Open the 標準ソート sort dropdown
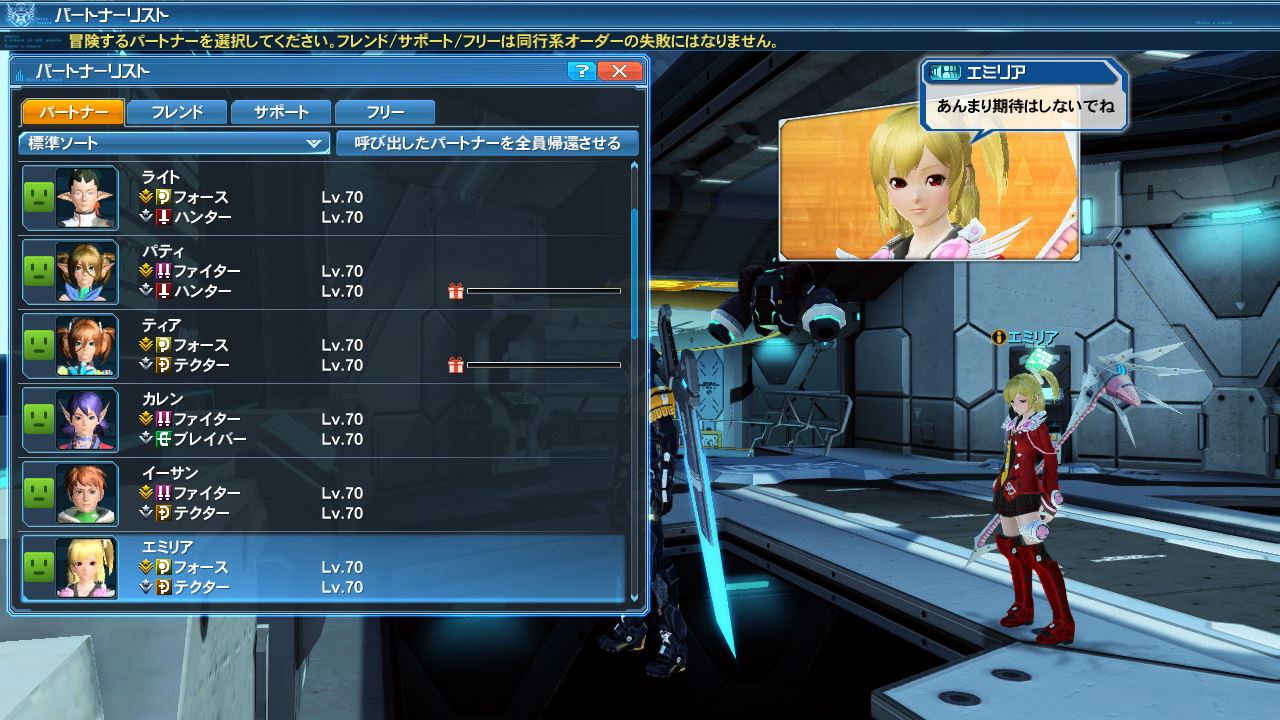1280x720 pixels. (x=174, y=143)
